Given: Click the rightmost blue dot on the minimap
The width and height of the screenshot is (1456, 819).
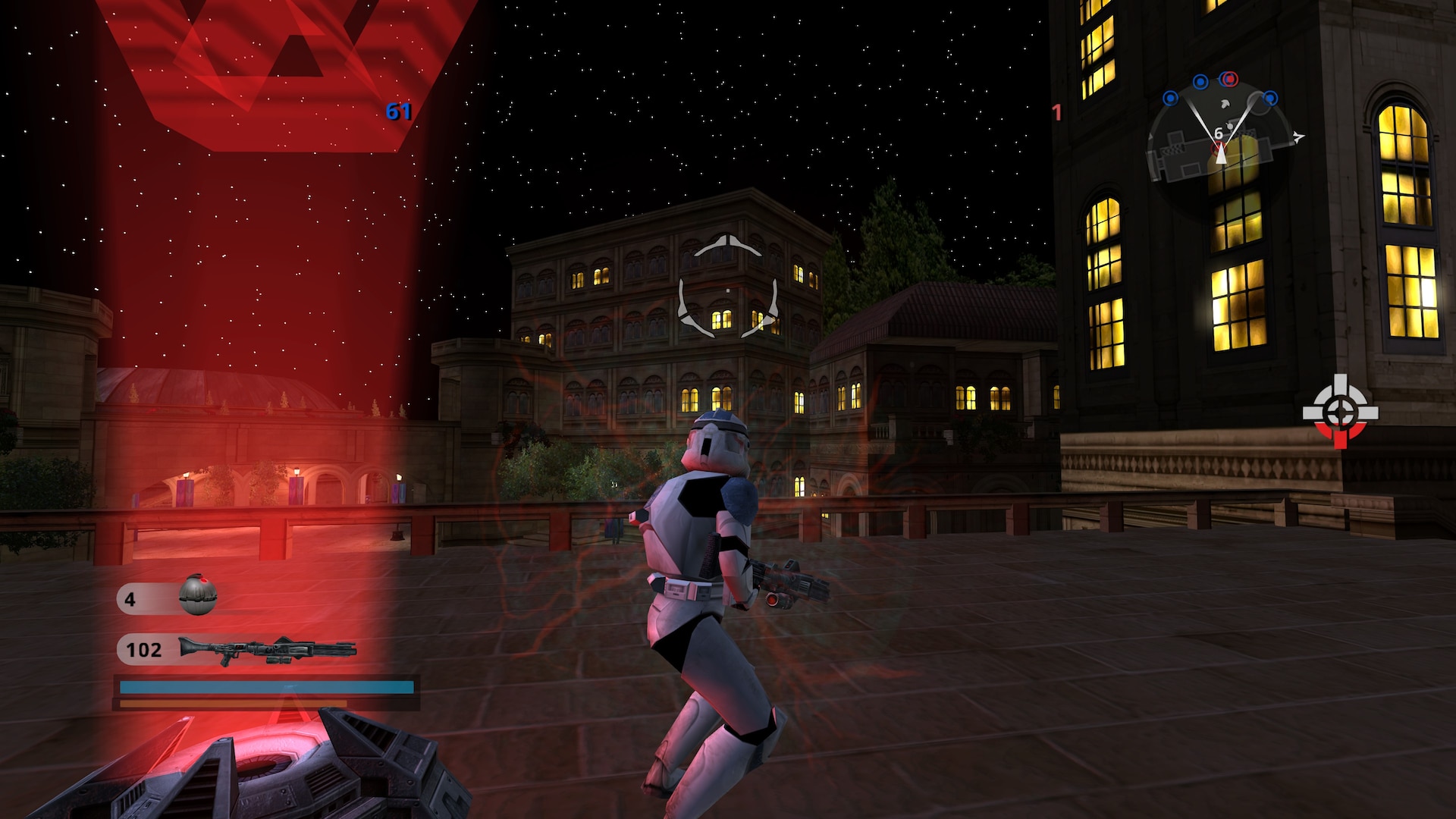Looking at the screenshot, I should (x=1269, y=98).
